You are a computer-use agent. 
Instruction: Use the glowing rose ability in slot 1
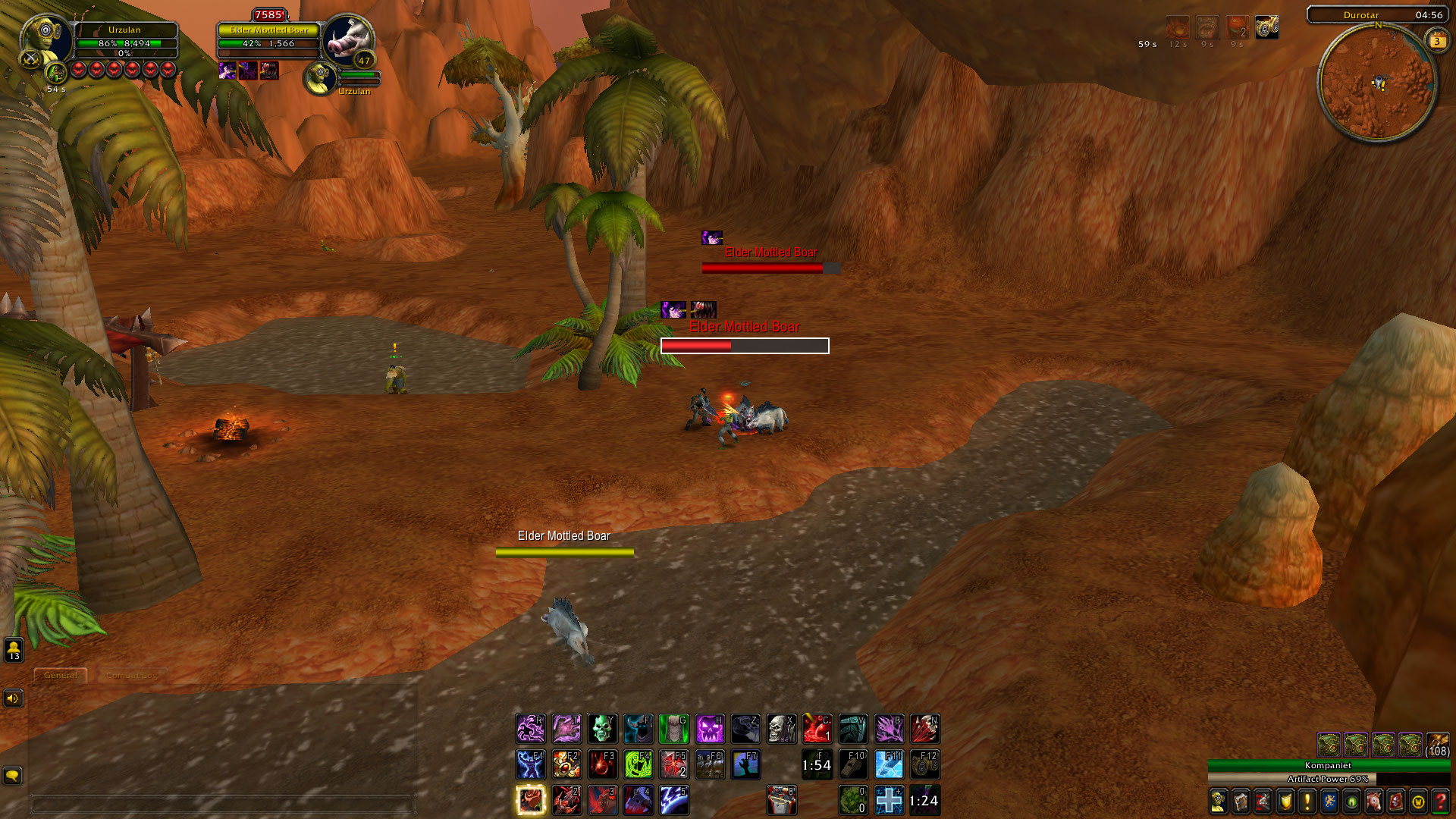pos(530,800)
